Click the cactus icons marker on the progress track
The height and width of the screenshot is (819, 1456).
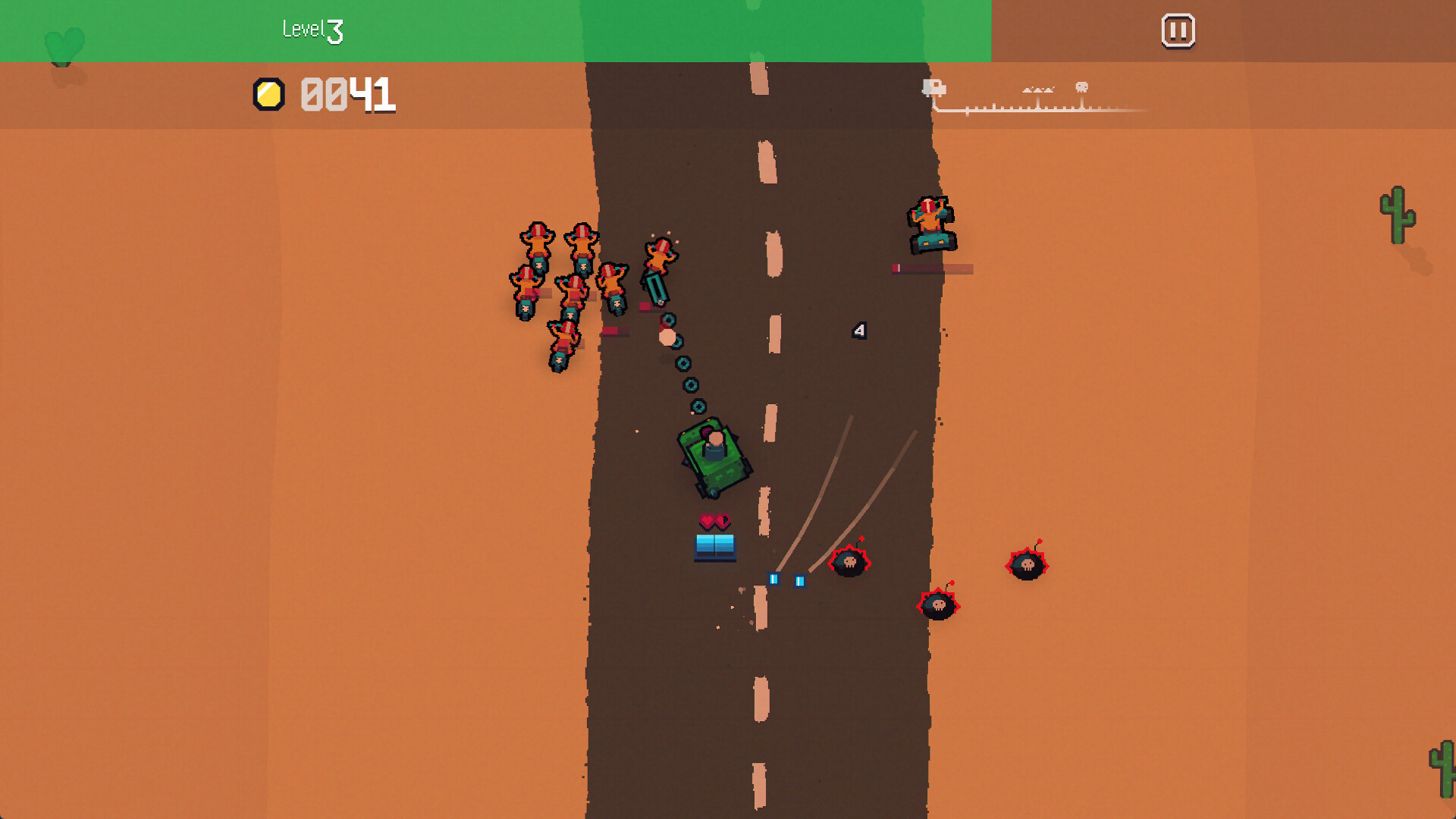pos(1038,89)
